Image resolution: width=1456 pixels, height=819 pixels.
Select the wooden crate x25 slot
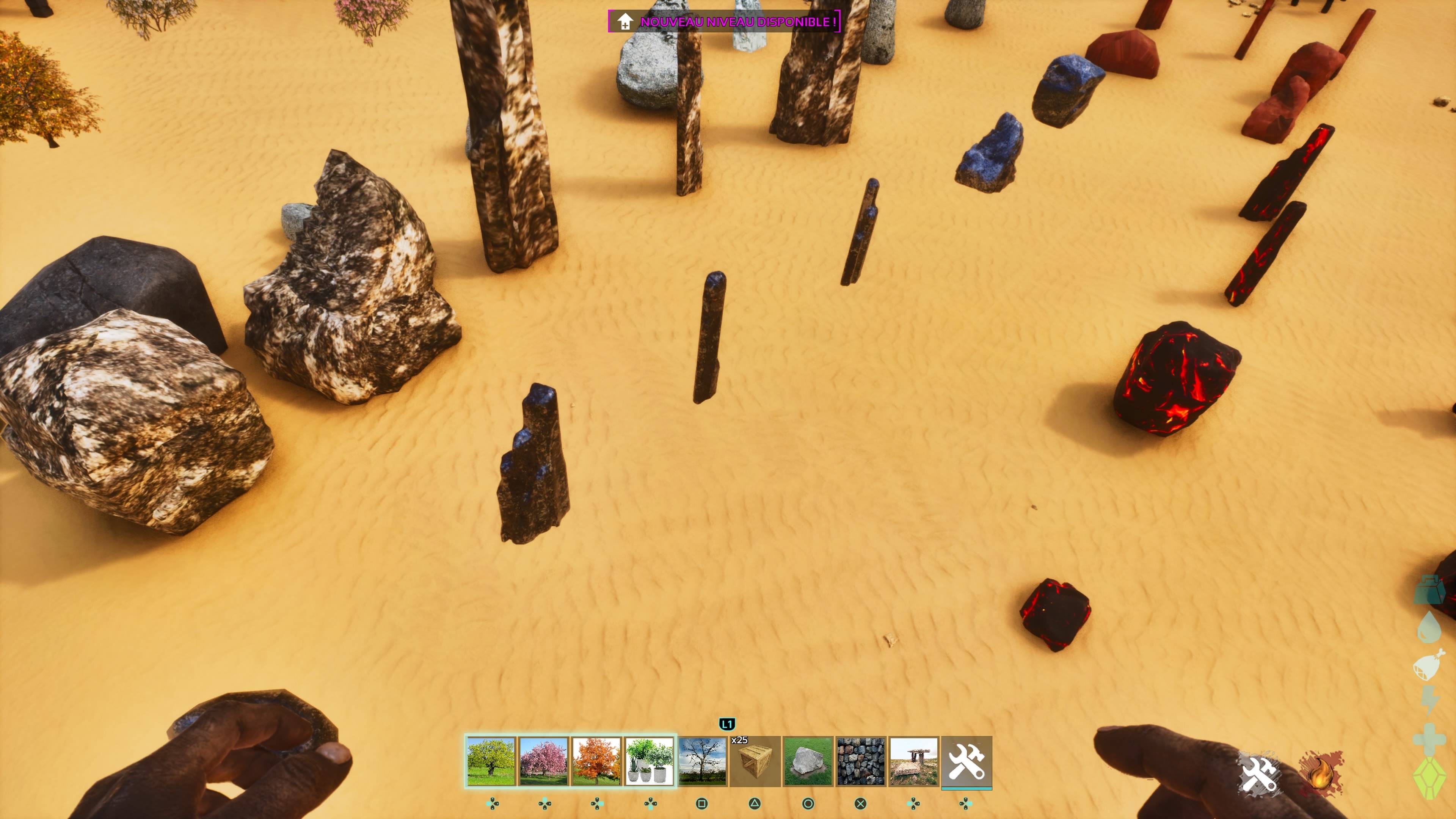[x=755, y=761]
